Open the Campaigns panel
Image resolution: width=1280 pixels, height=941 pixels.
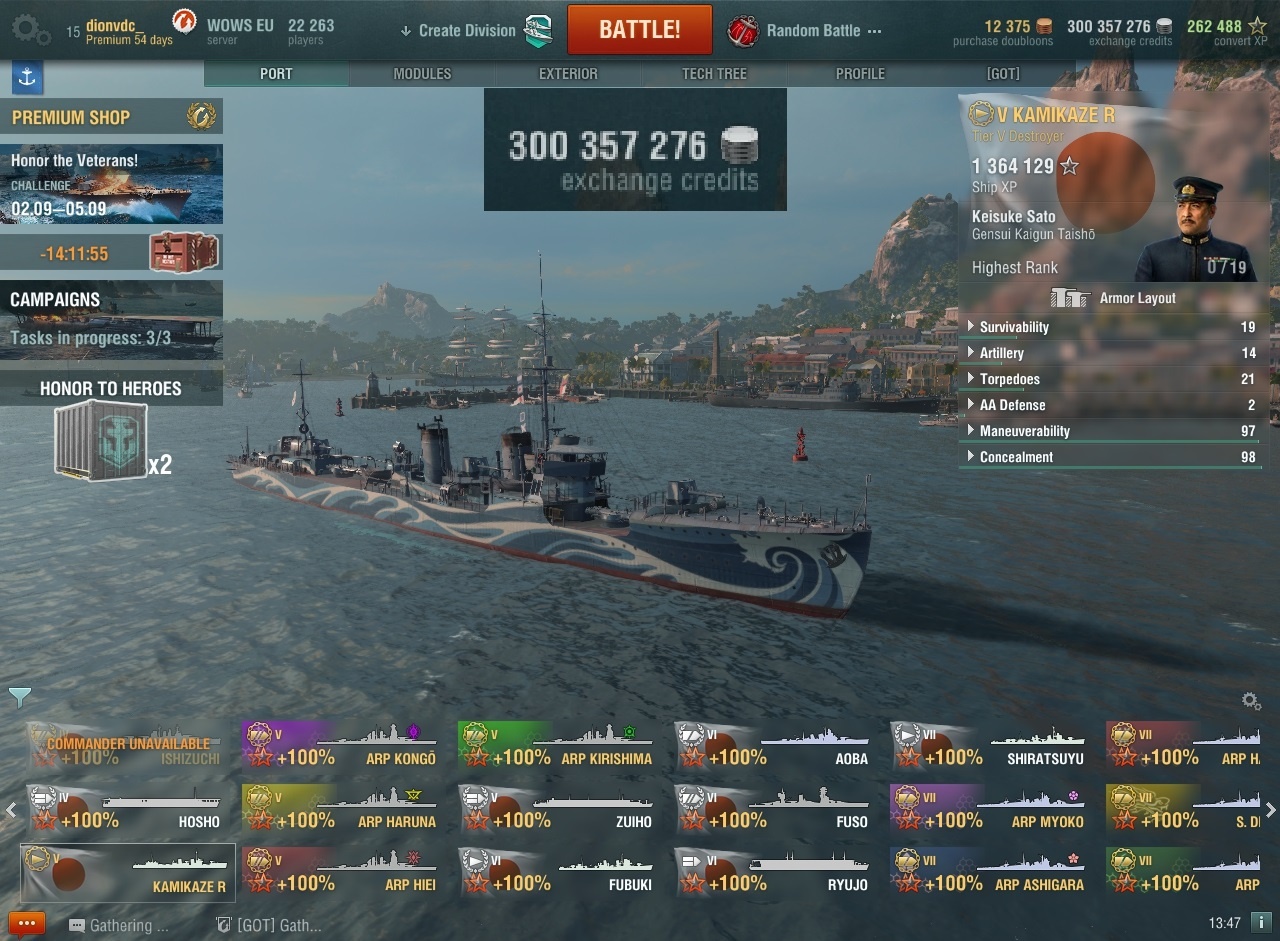pos(111,318)
